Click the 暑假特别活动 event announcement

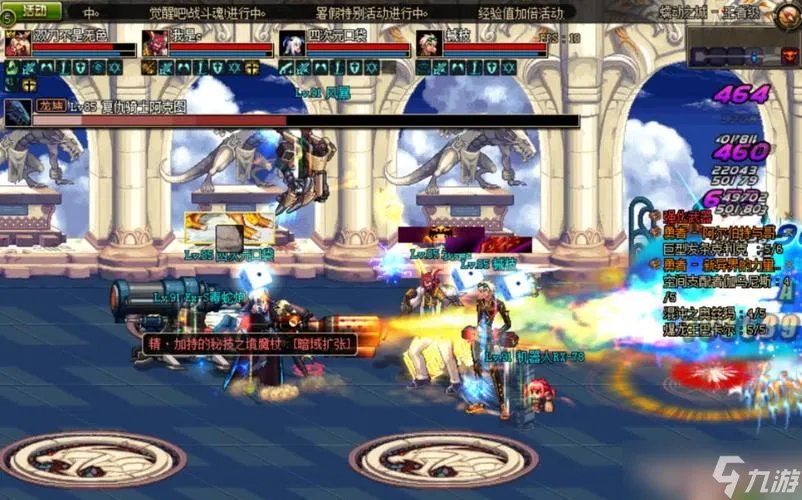click(x=370, y=13)
